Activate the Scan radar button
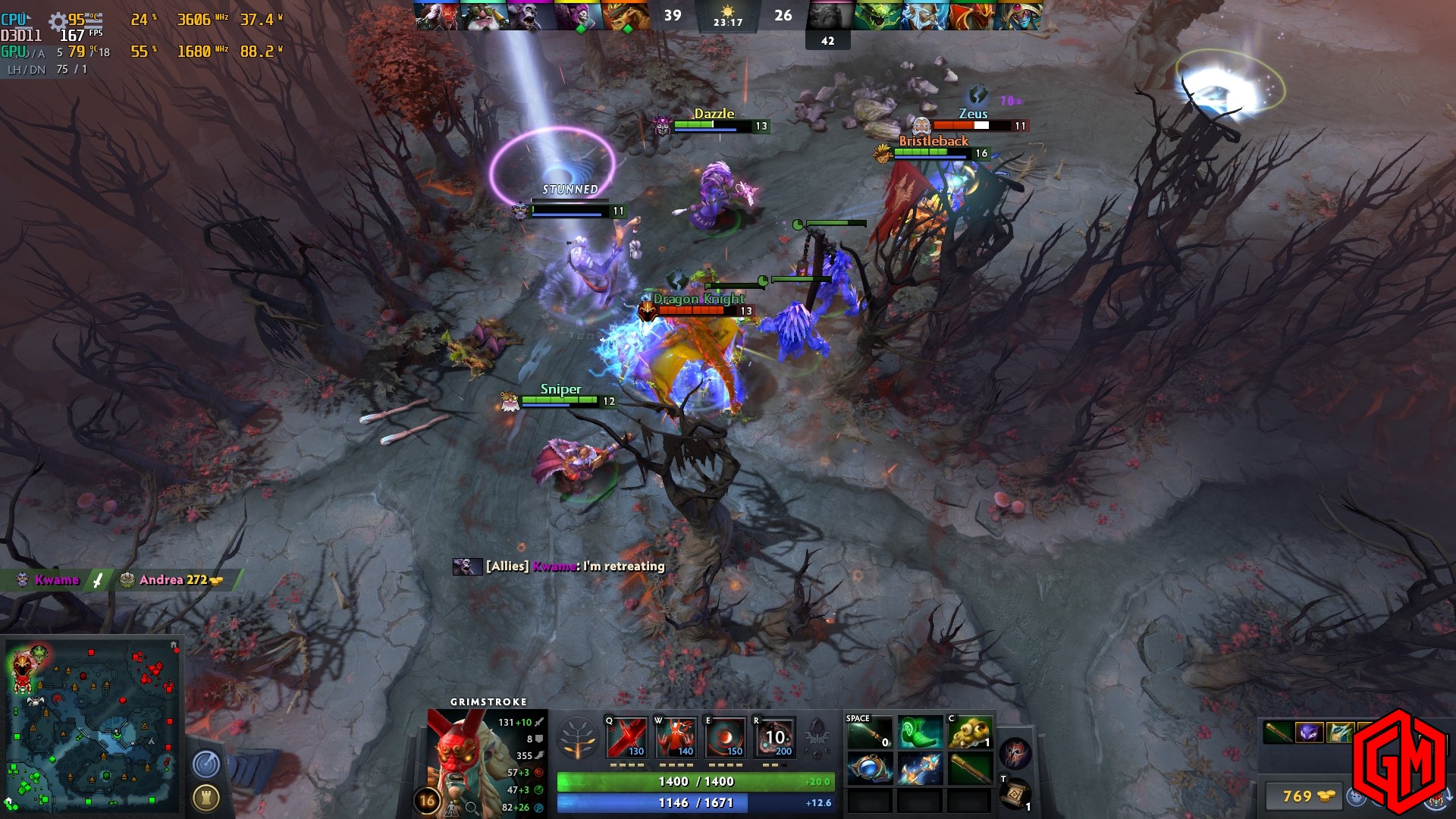 (x=206, y=764)
